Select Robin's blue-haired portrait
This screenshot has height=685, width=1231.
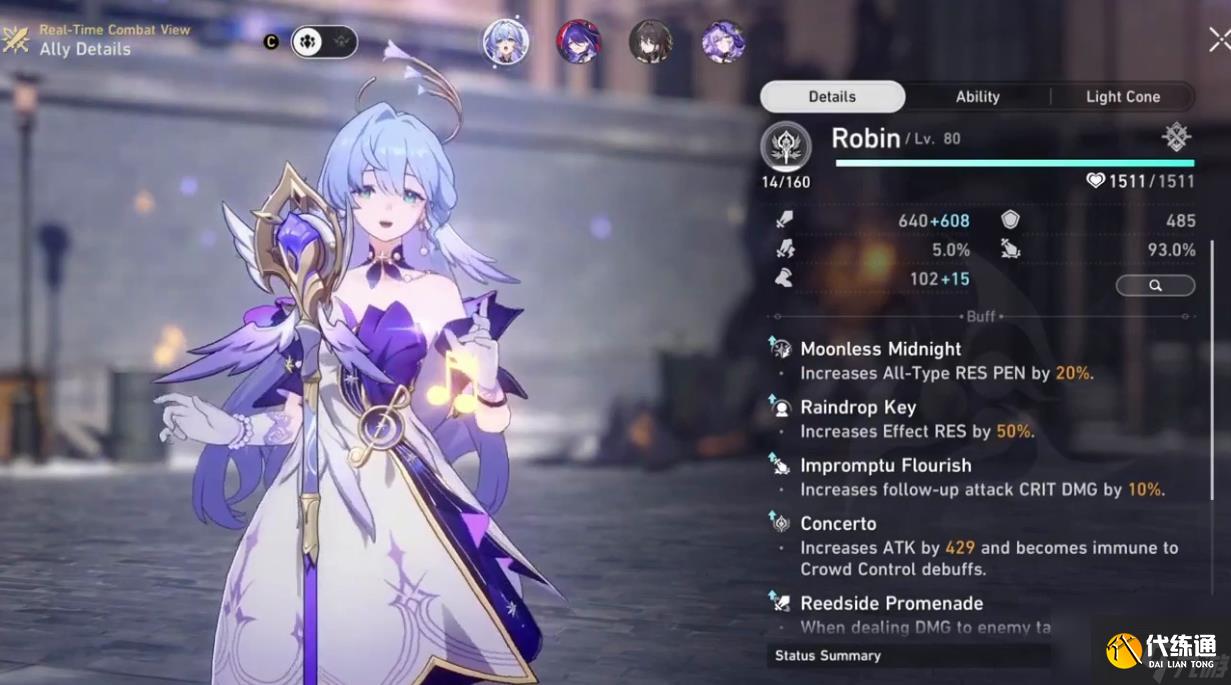(506, 42)
